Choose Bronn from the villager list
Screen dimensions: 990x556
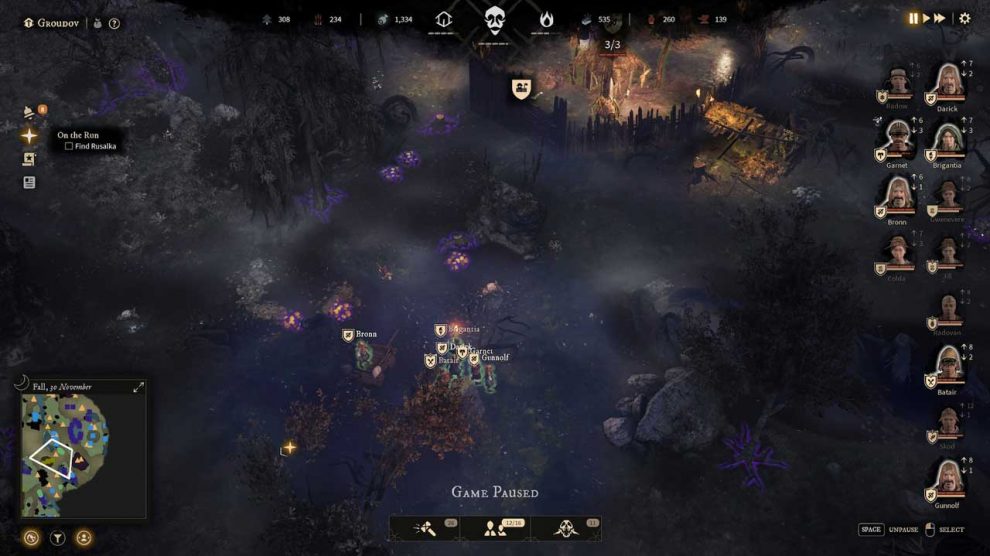tap(898, 195)
